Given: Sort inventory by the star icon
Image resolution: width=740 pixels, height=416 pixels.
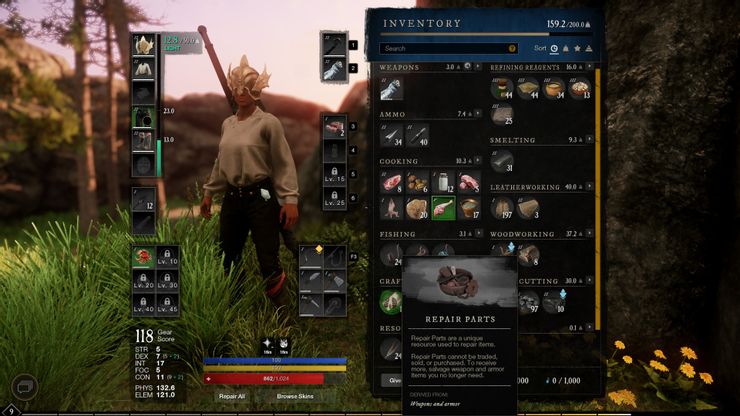Looking at the screenshot, I should [577, 48].
